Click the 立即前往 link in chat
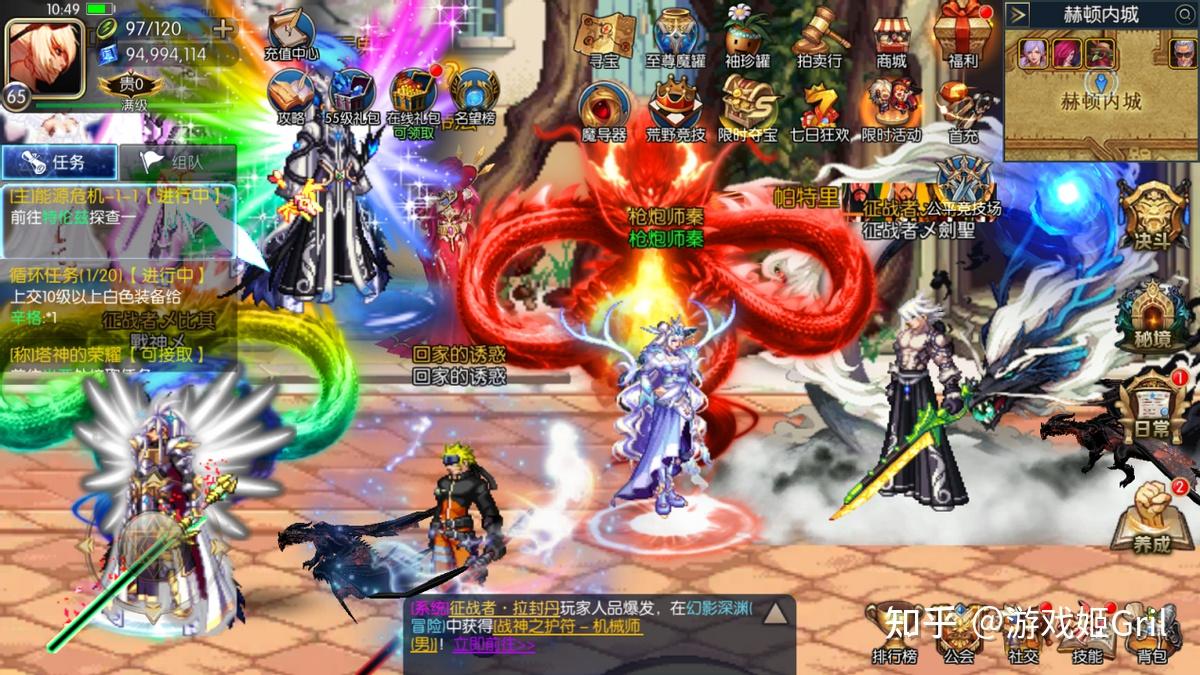The width and height of the screenshot is (1200, 675). [x=494, y=645]
